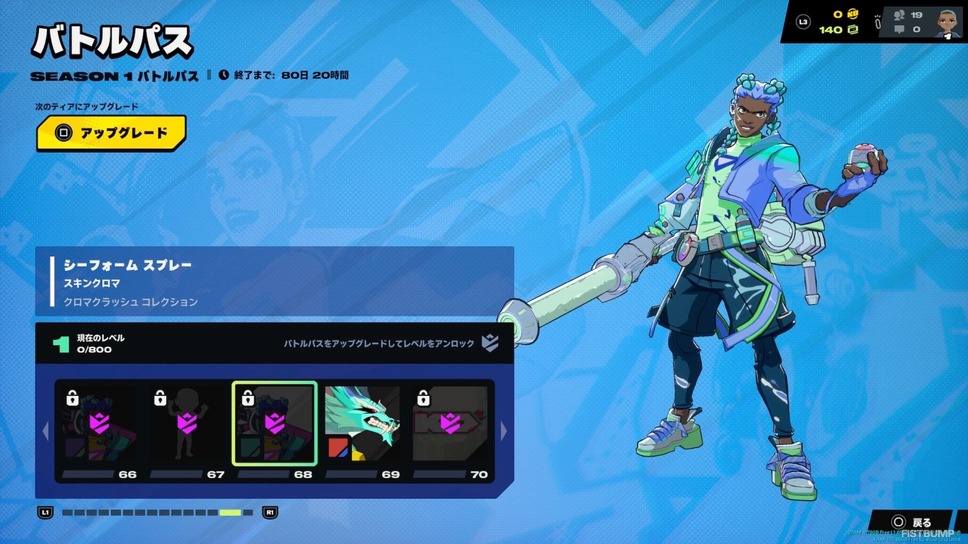Image resolution: width=968 pixels, height=544 pixels.
Task: Click the yellow アップグレード upgrade button
Action: coord(111,133)
